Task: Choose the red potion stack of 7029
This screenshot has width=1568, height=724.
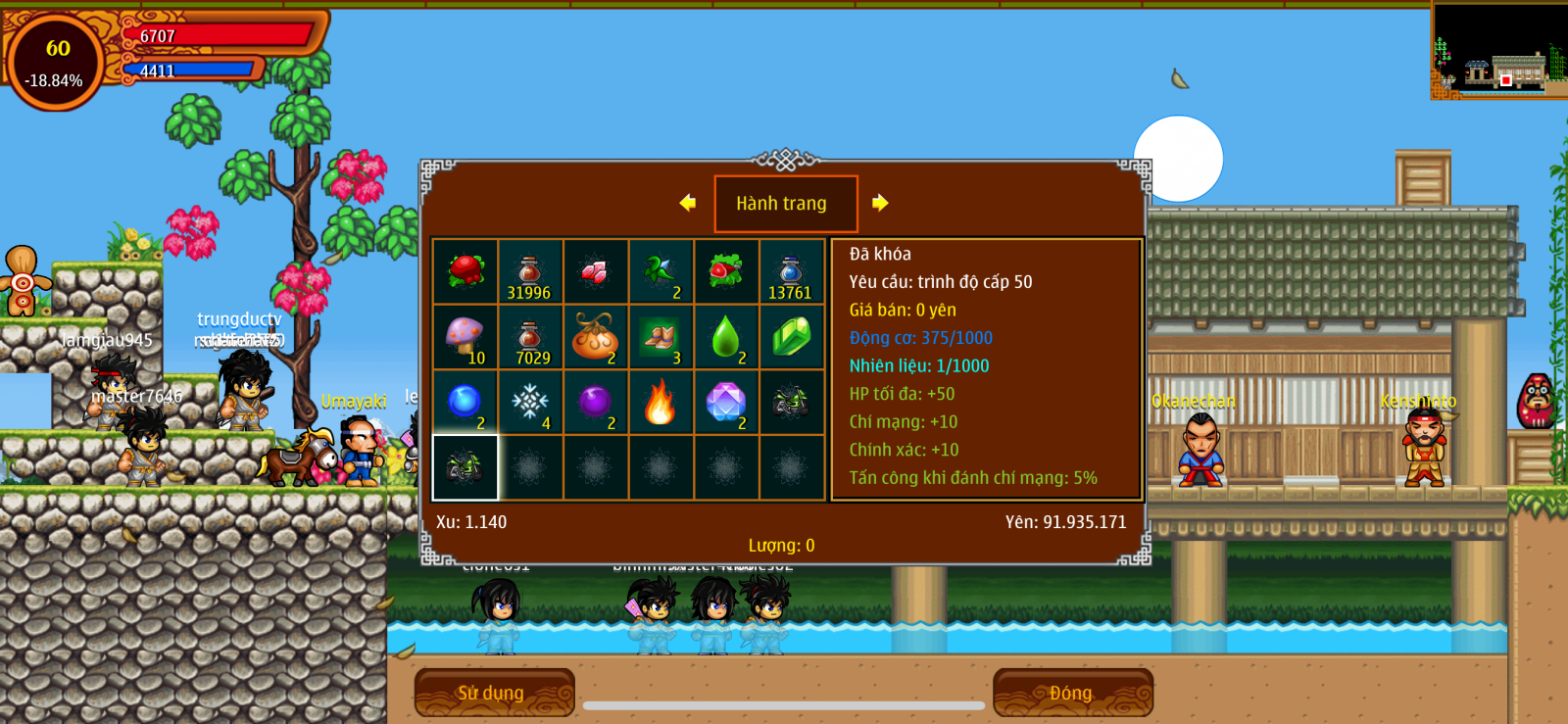Action: coord(530,337)
